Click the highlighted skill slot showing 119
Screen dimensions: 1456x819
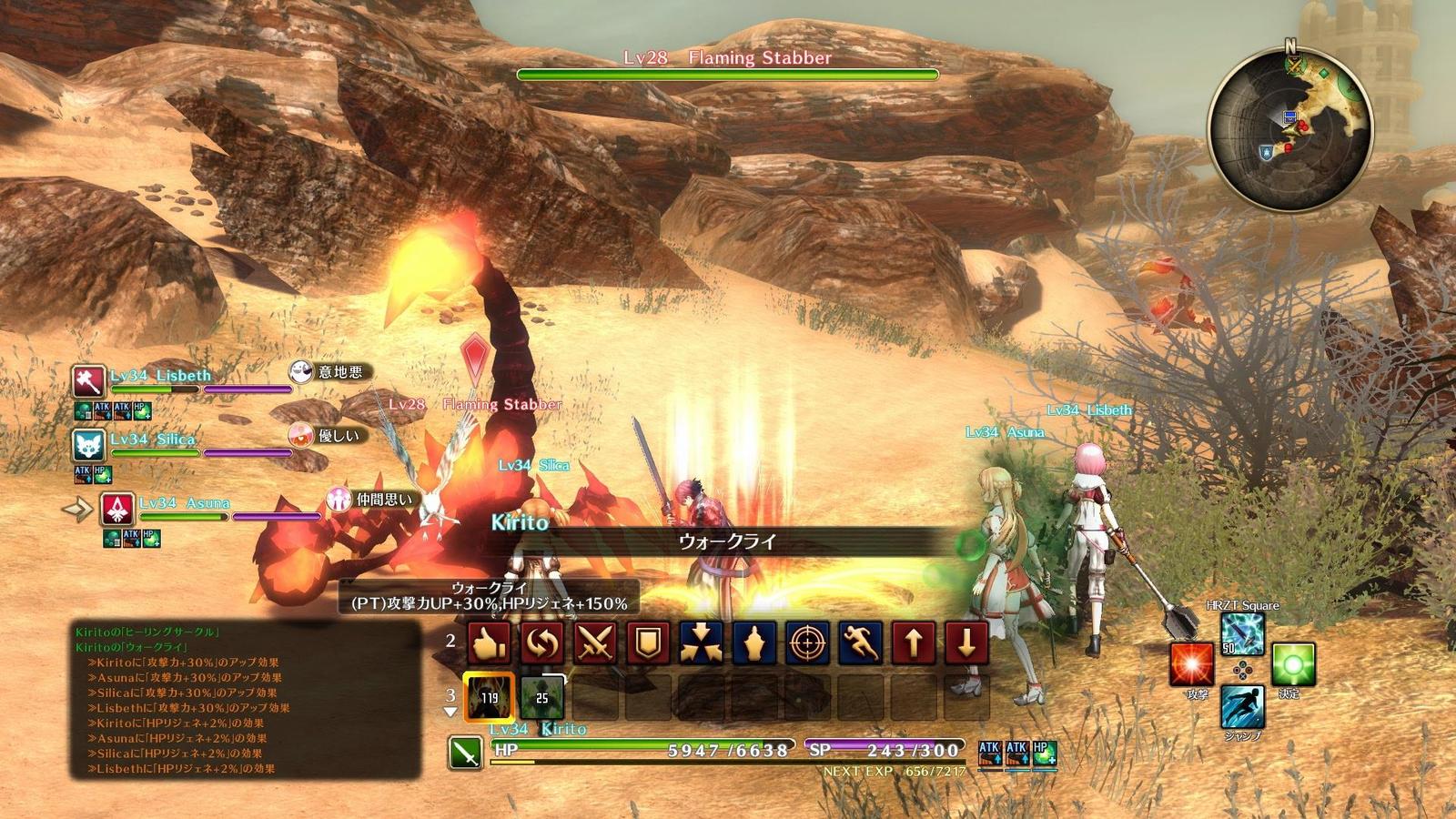pos(489,698)
